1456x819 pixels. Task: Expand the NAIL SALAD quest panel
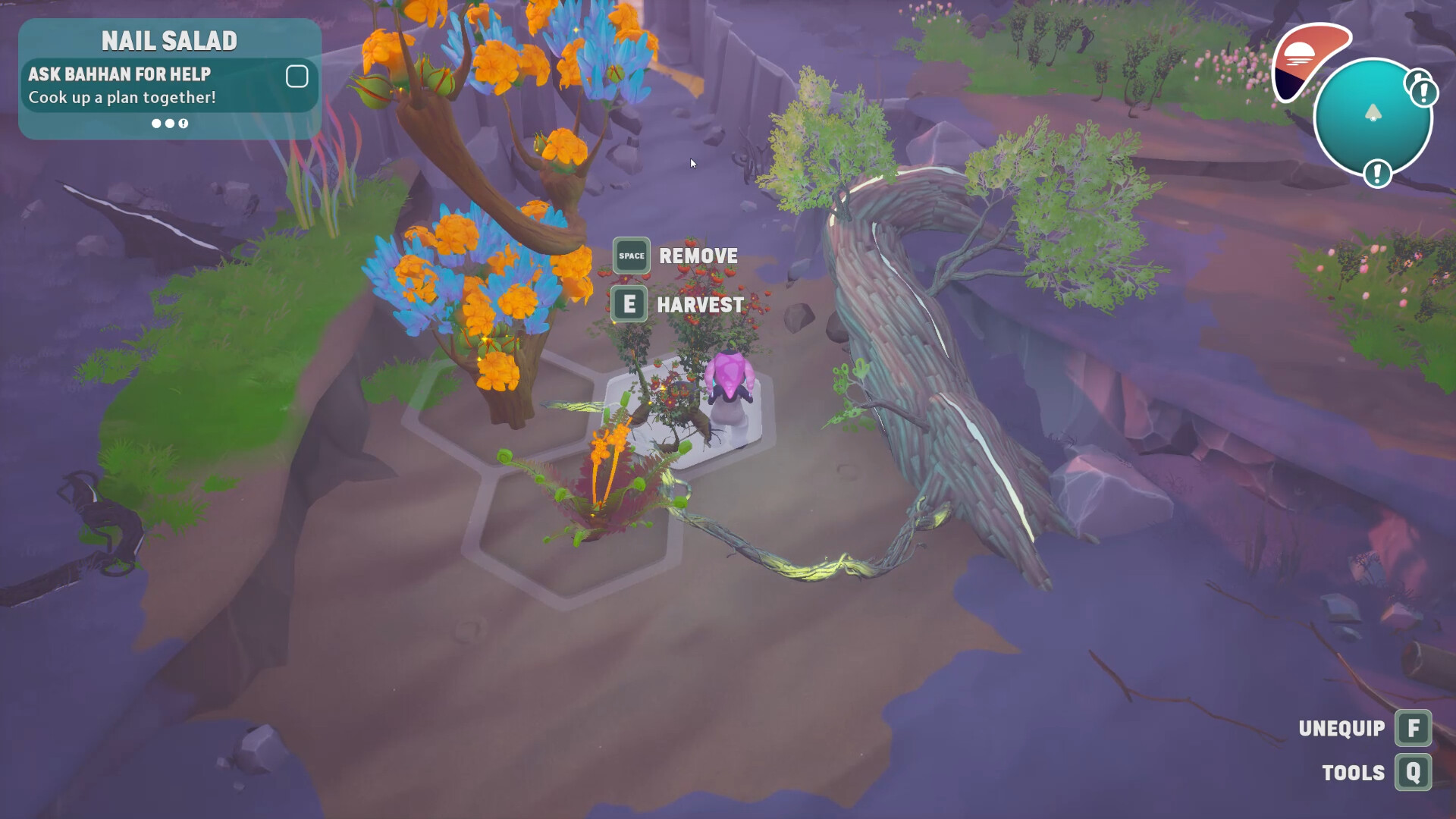(170, 40)
